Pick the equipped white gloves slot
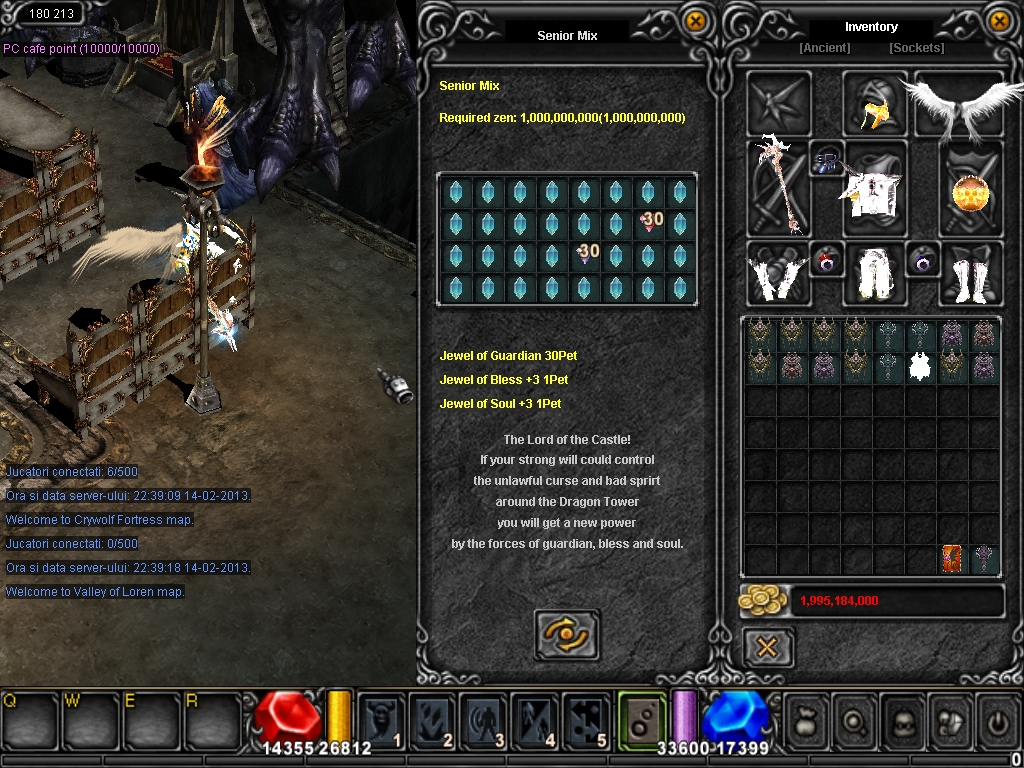 coord(778,273)
